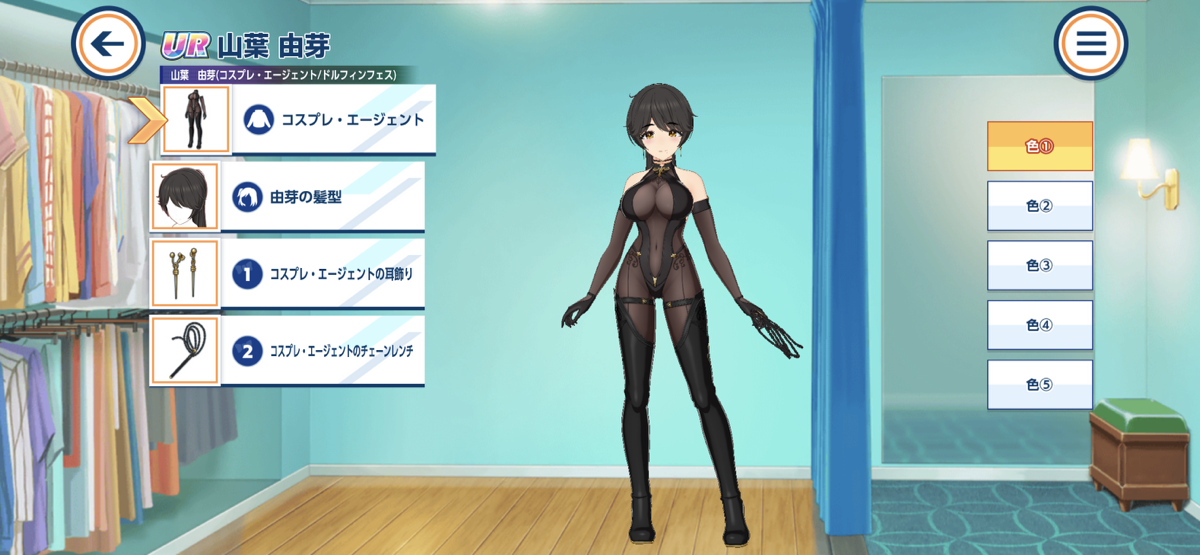Select color option 色①
This screenshot has width=1200, height=555.
point(1040,146)
